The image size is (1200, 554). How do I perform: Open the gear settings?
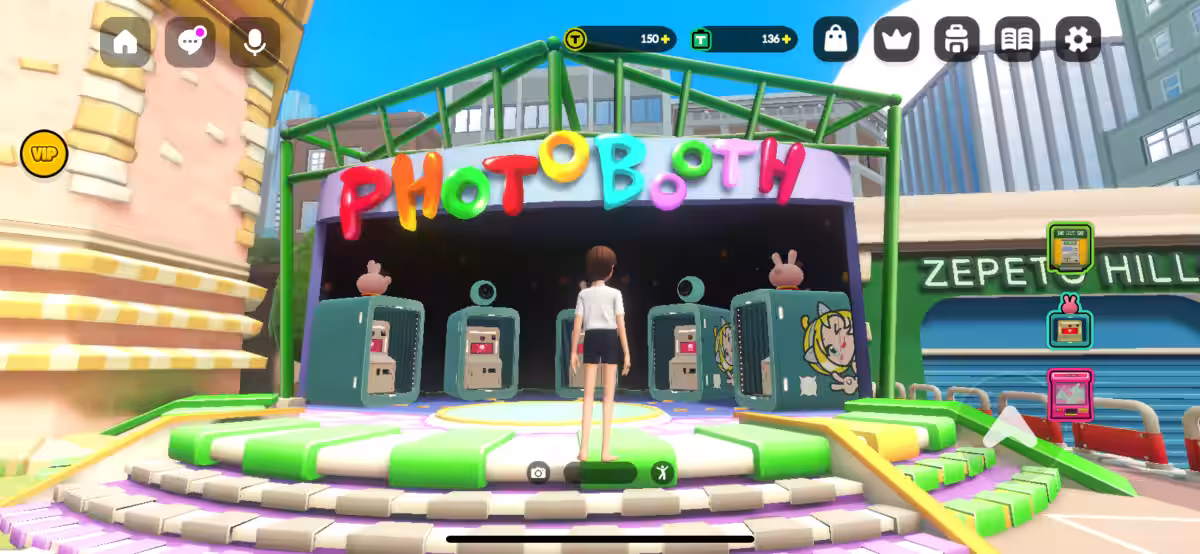tap(1078, 40)
